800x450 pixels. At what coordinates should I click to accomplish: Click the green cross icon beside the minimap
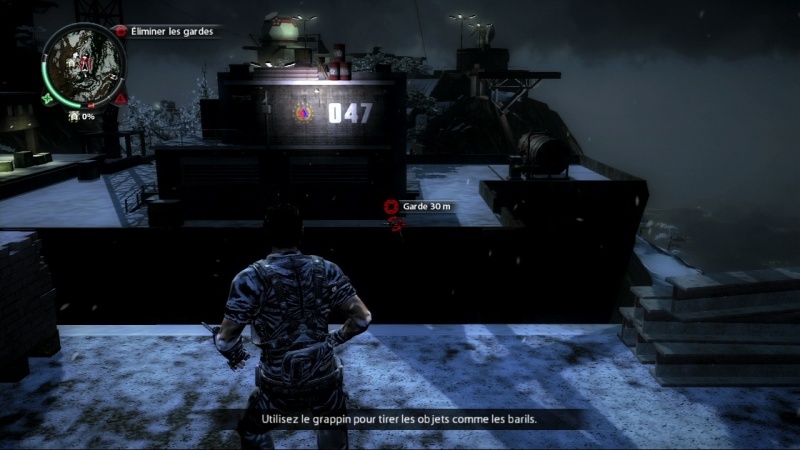(47, 99)
